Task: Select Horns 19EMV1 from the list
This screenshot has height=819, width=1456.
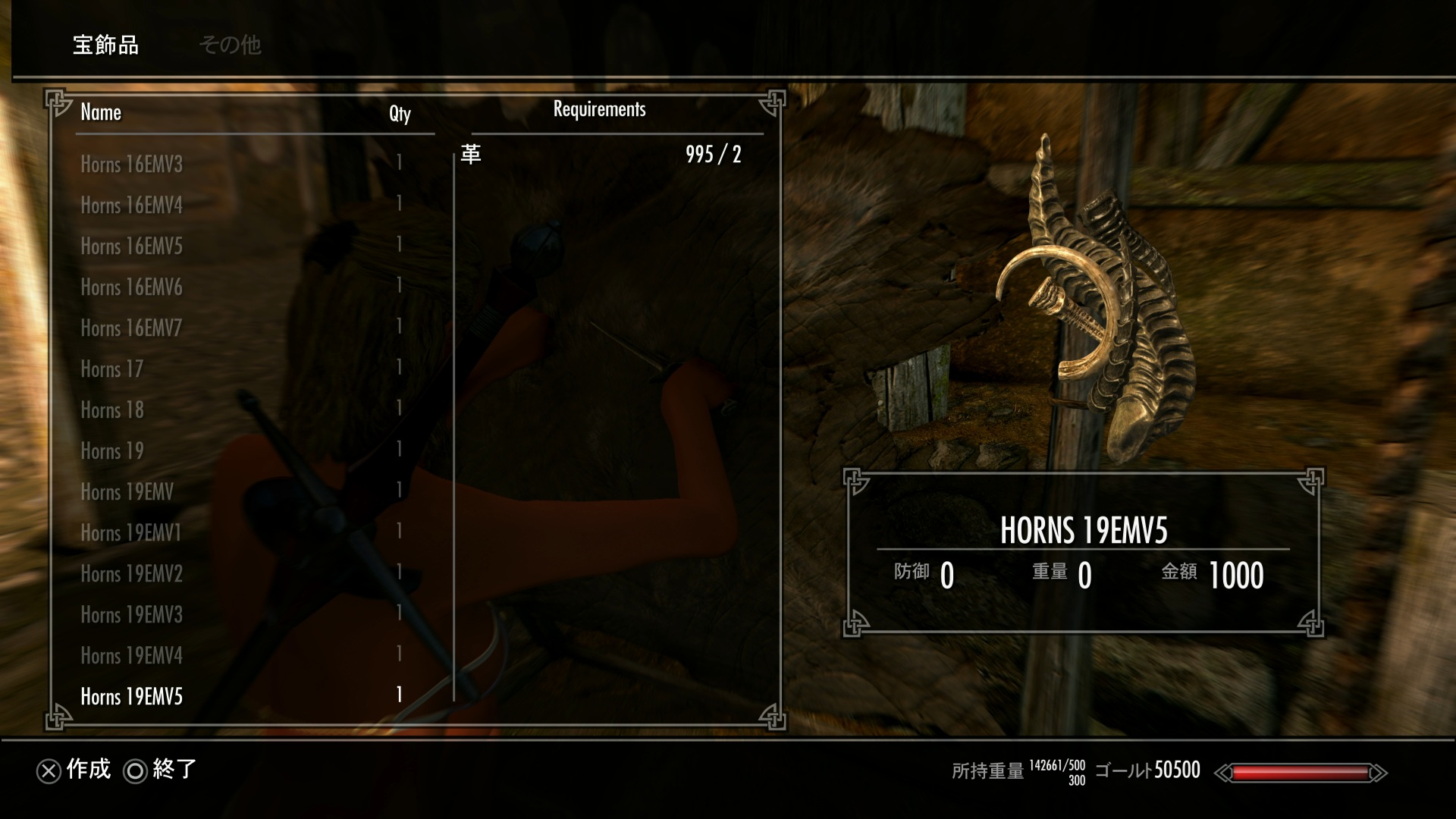Action: coord(131,532)
